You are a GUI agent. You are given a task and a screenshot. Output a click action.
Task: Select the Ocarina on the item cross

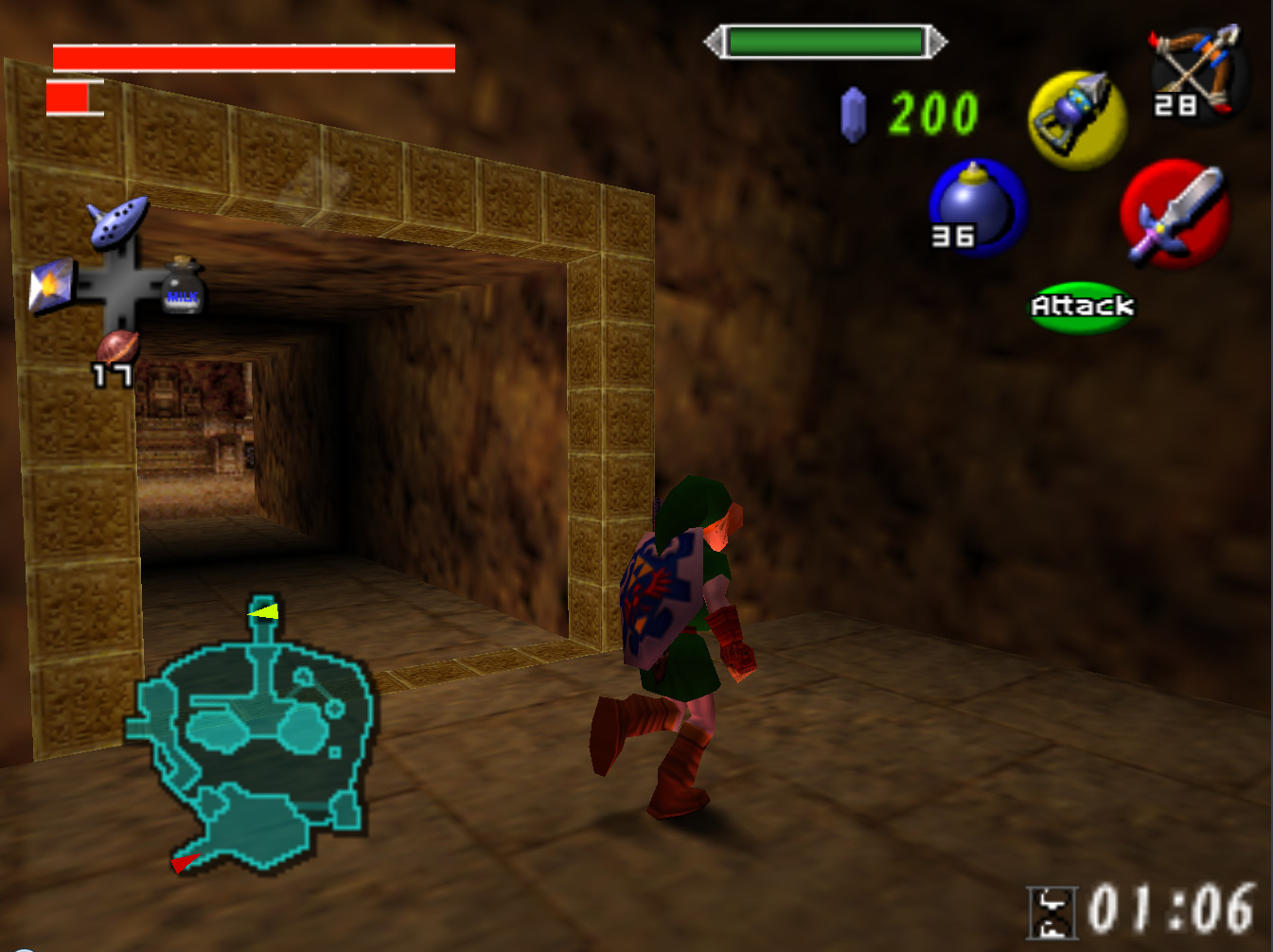coord(115,223)
